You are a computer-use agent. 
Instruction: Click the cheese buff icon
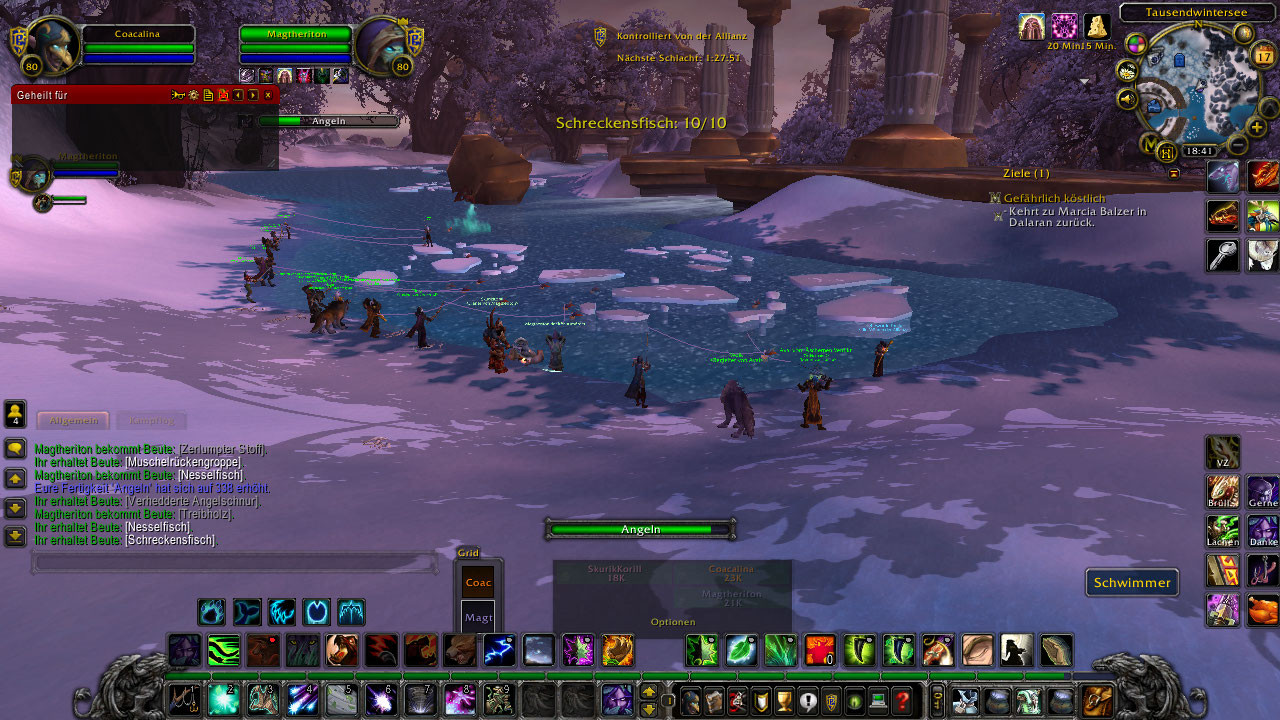coord(1097,27)
